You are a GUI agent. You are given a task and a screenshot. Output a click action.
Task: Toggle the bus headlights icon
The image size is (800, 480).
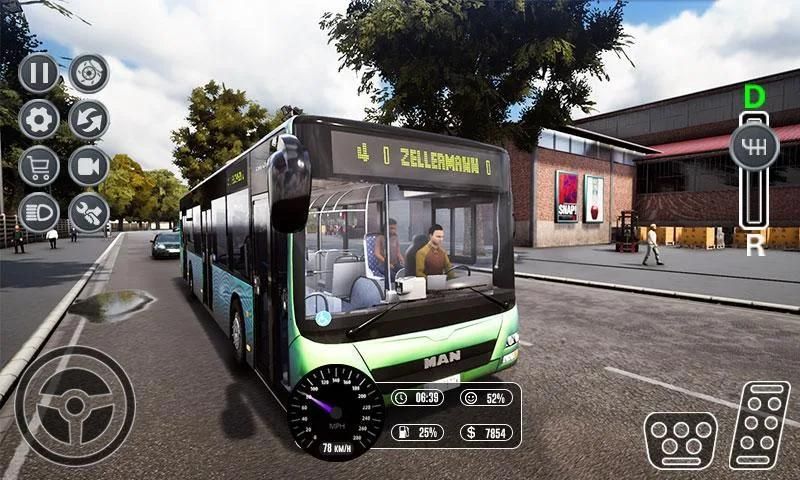39,212
